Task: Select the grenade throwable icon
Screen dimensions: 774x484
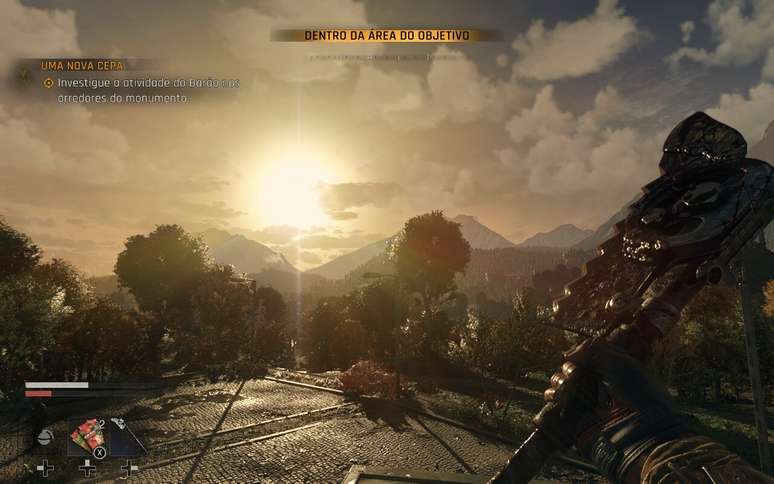Action: (x=45, y=437)
